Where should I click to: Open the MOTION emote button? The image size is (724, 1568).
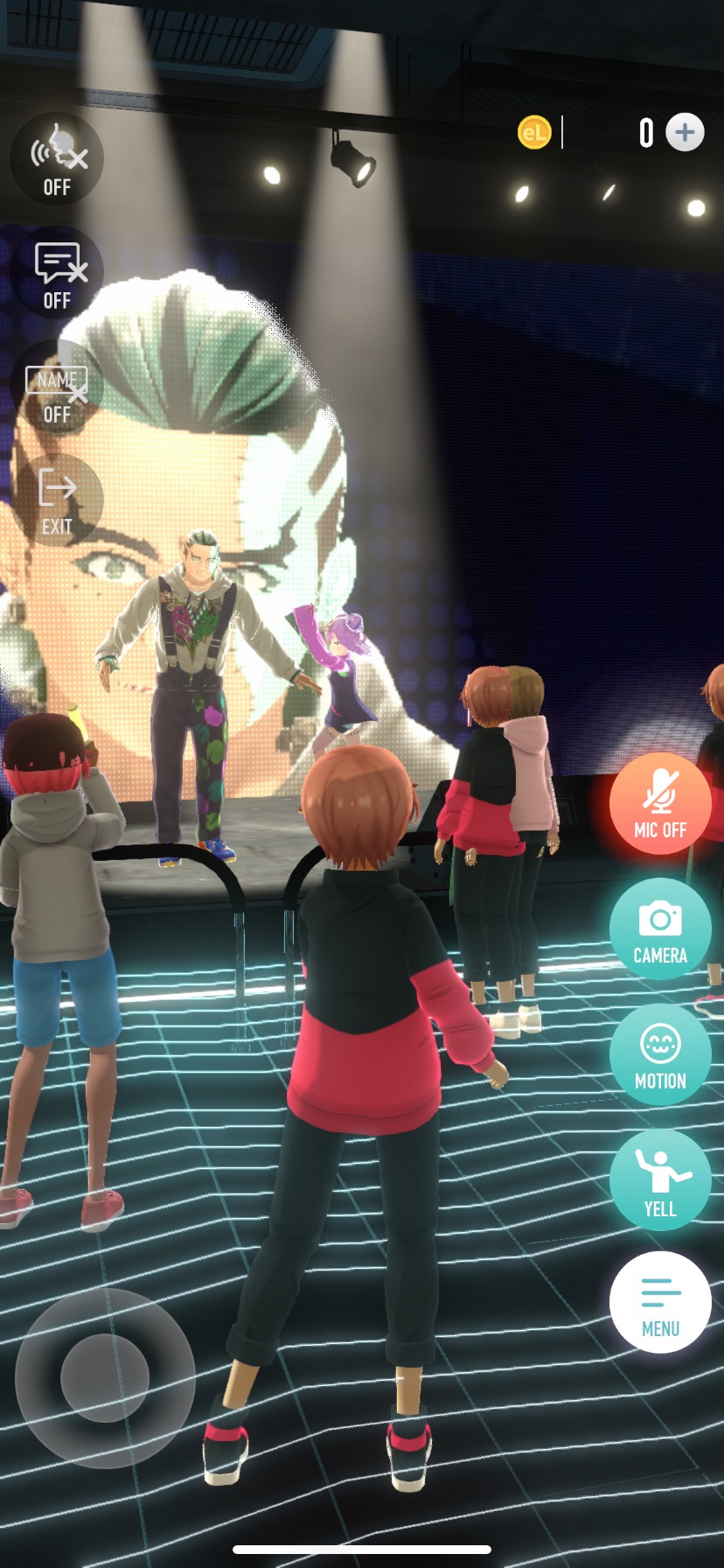click(x=660, y=1054)
